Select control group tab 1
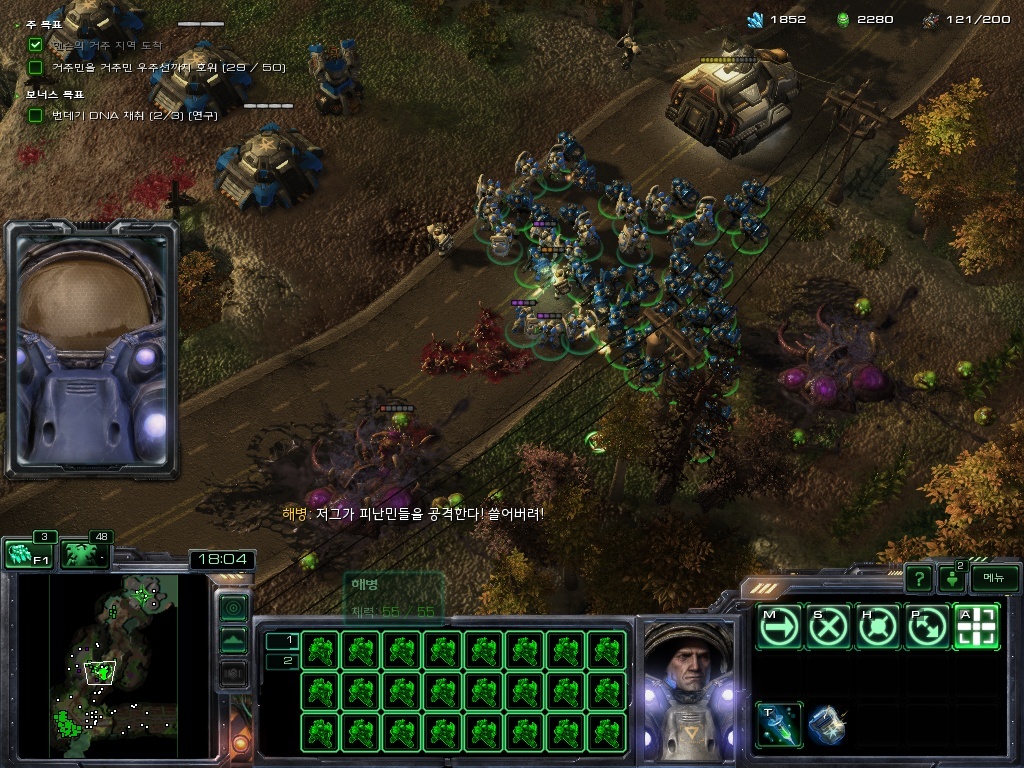The height and width of the screenshot is (768, 1024). point(283,640)
